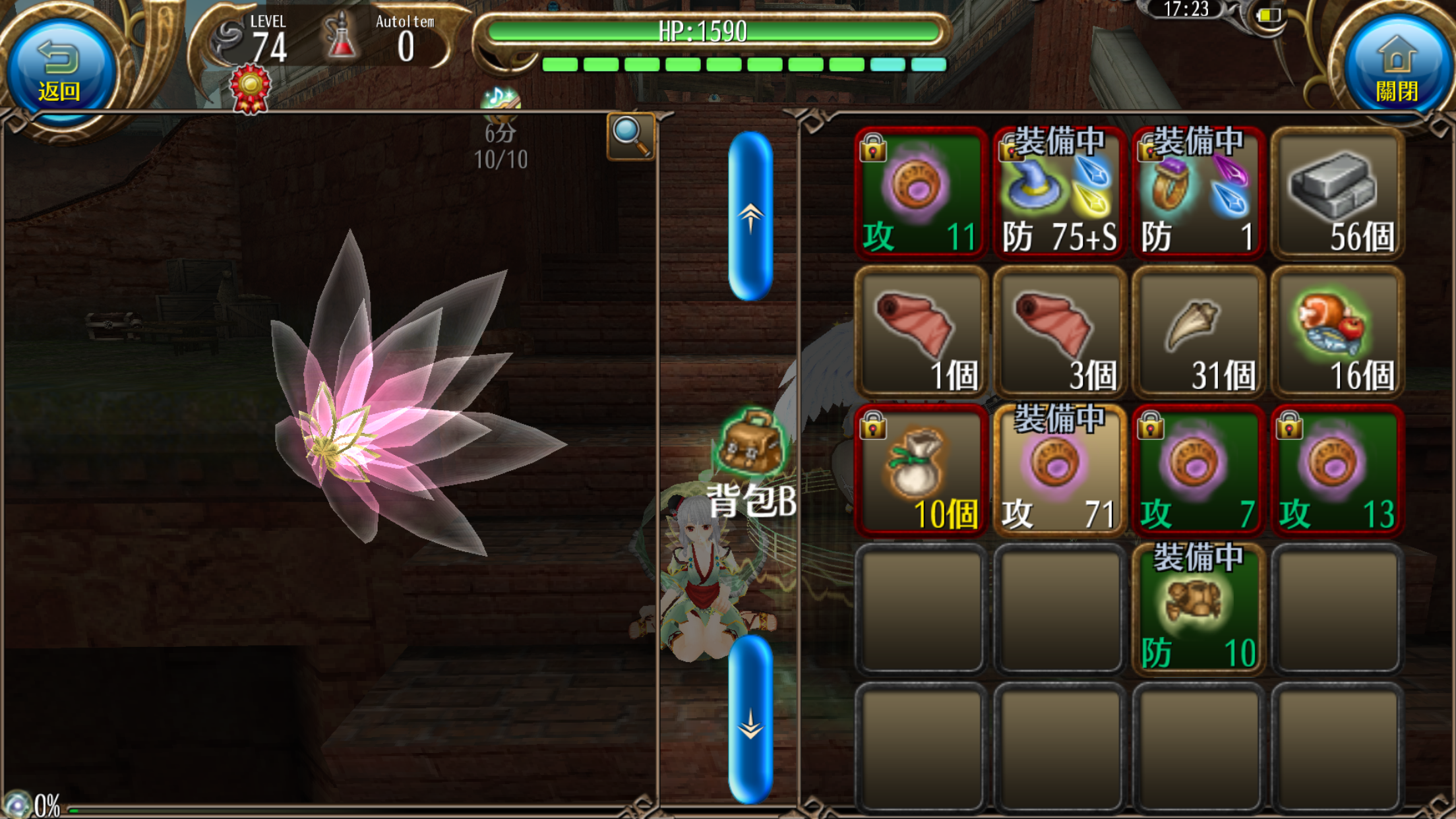Choose the locked sack item with 10個
Viewport: 1456px width, 819px height.
[x=921, y=471]
